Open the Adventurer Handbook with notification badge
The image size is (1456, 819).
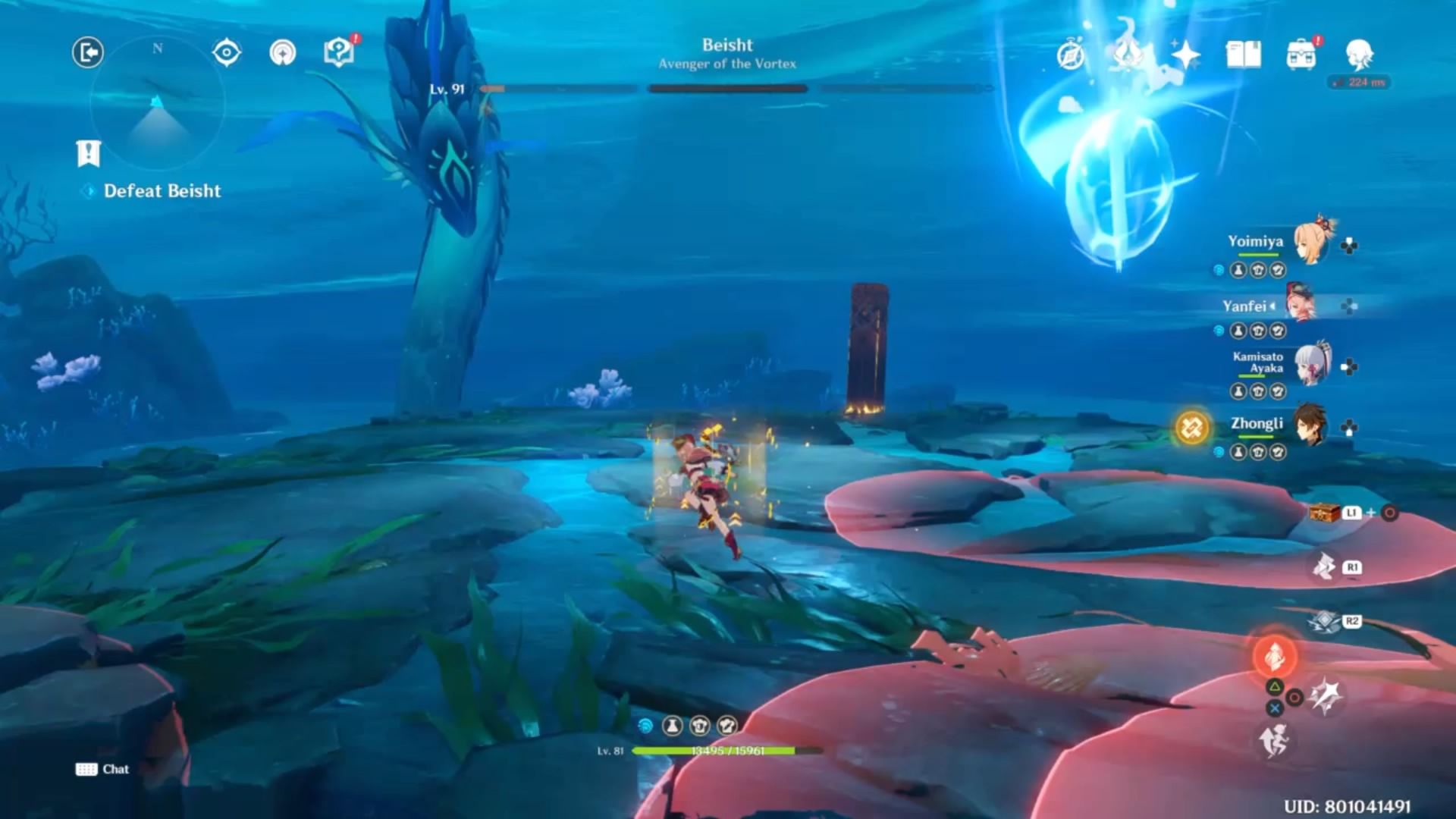tap(339, 52)
